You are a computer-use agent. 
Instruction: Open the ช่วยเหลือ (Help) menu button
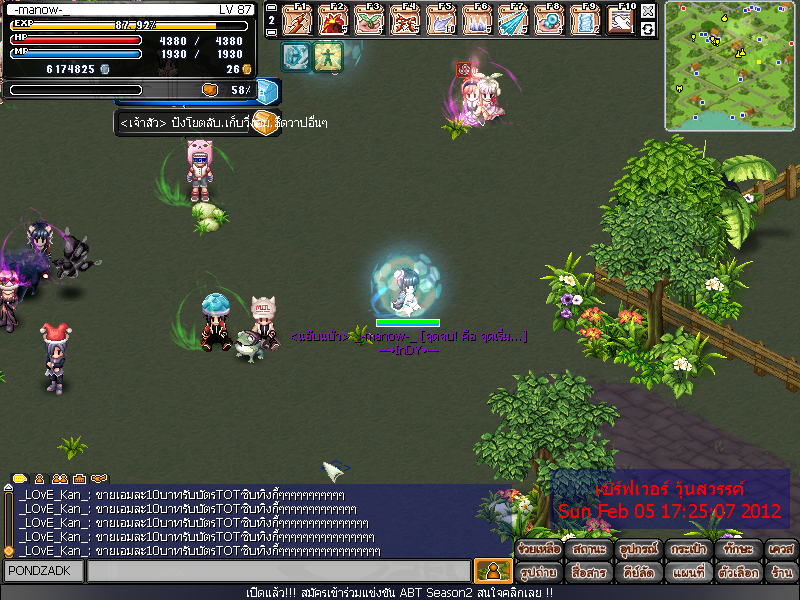[538, 549]
